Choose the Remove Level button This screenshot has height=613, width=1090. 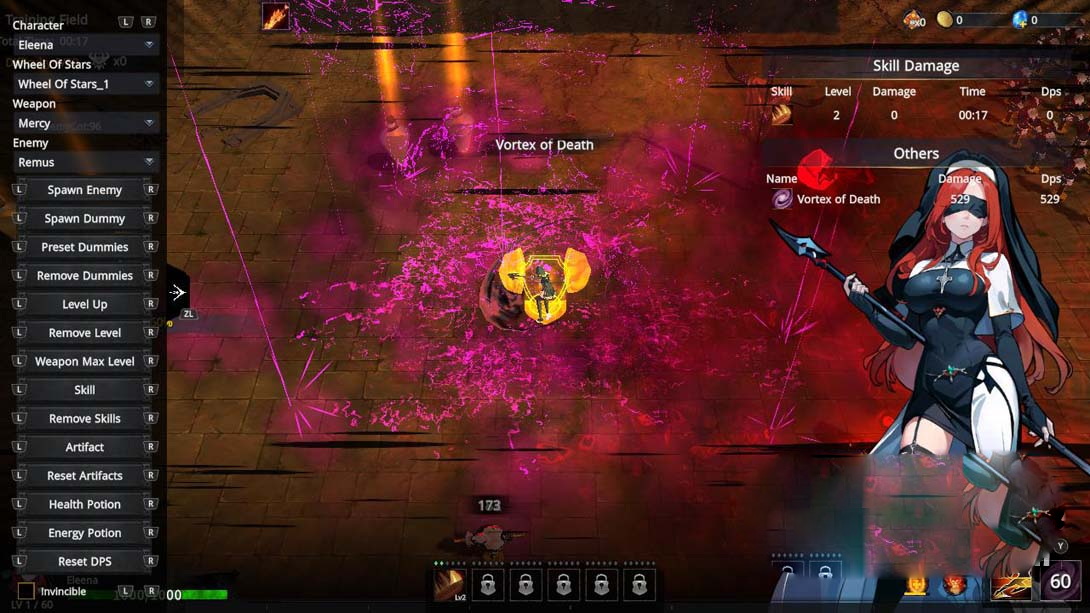click(x=84, y=333)
